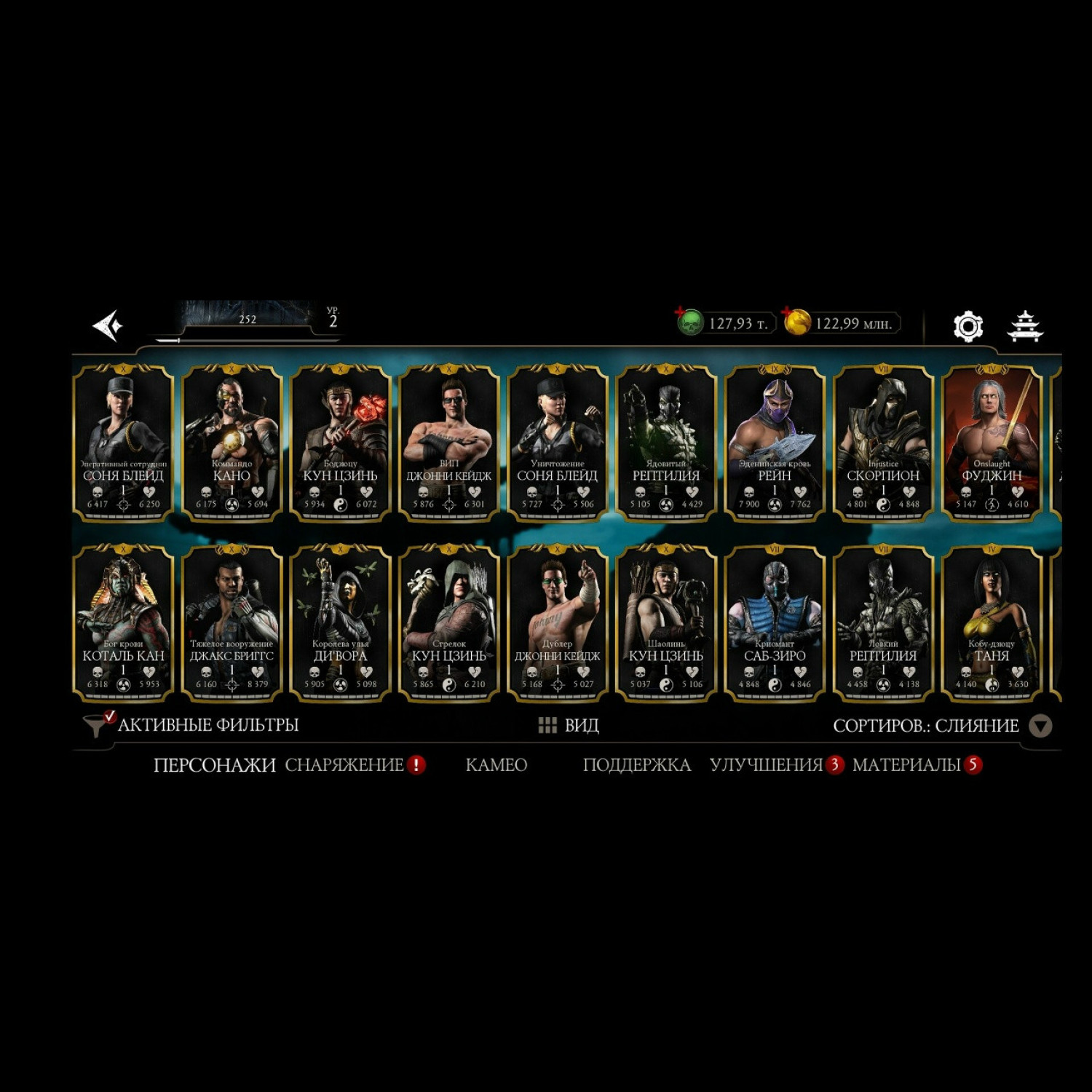Open the sort order dropdown
This screenshot has height=1092, width=1092.
(x=1040, y=726)
